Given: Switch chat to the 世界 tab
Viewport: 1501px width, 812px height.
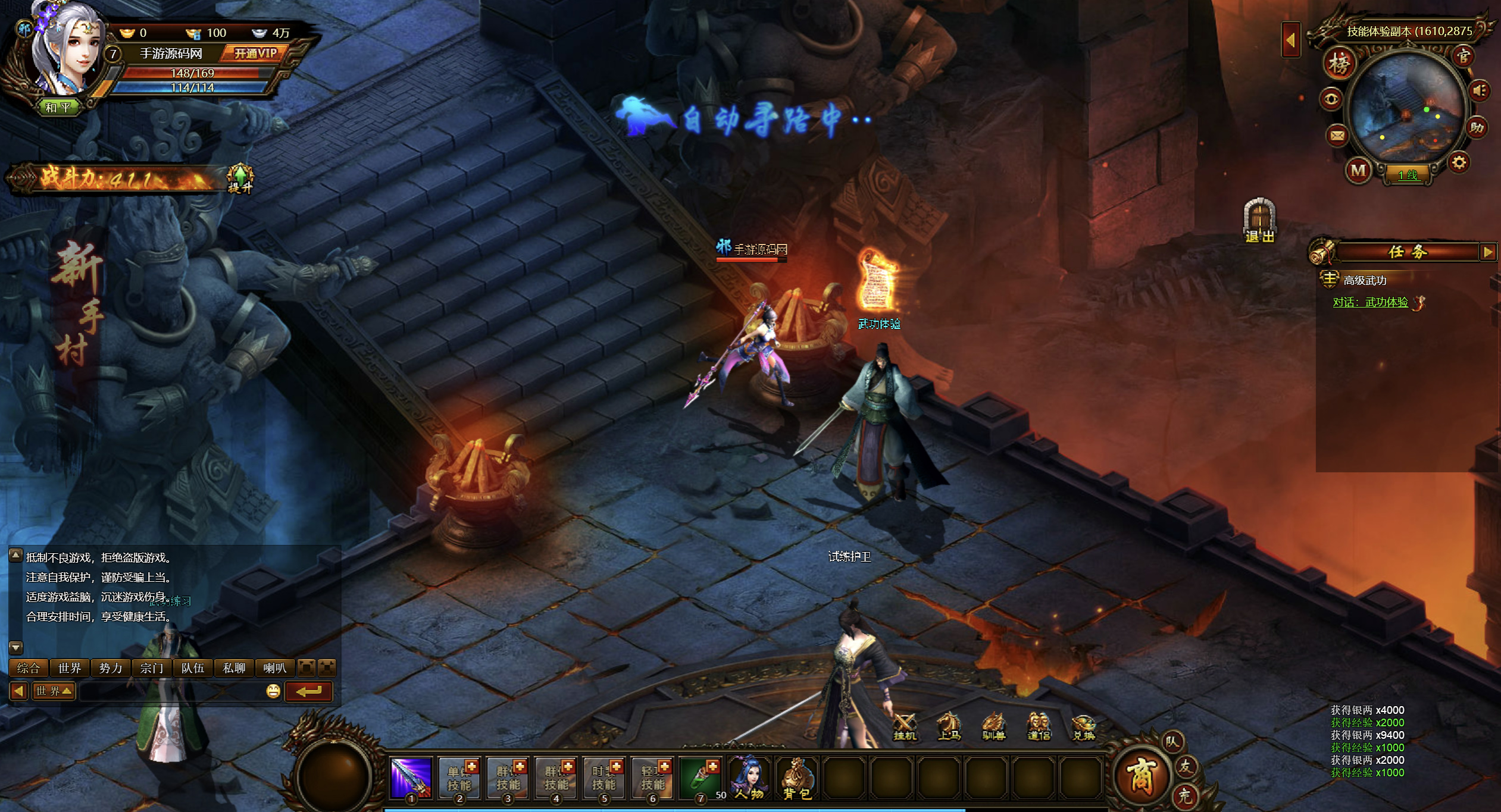Looking at the screenshot, I should pos(70,668).
